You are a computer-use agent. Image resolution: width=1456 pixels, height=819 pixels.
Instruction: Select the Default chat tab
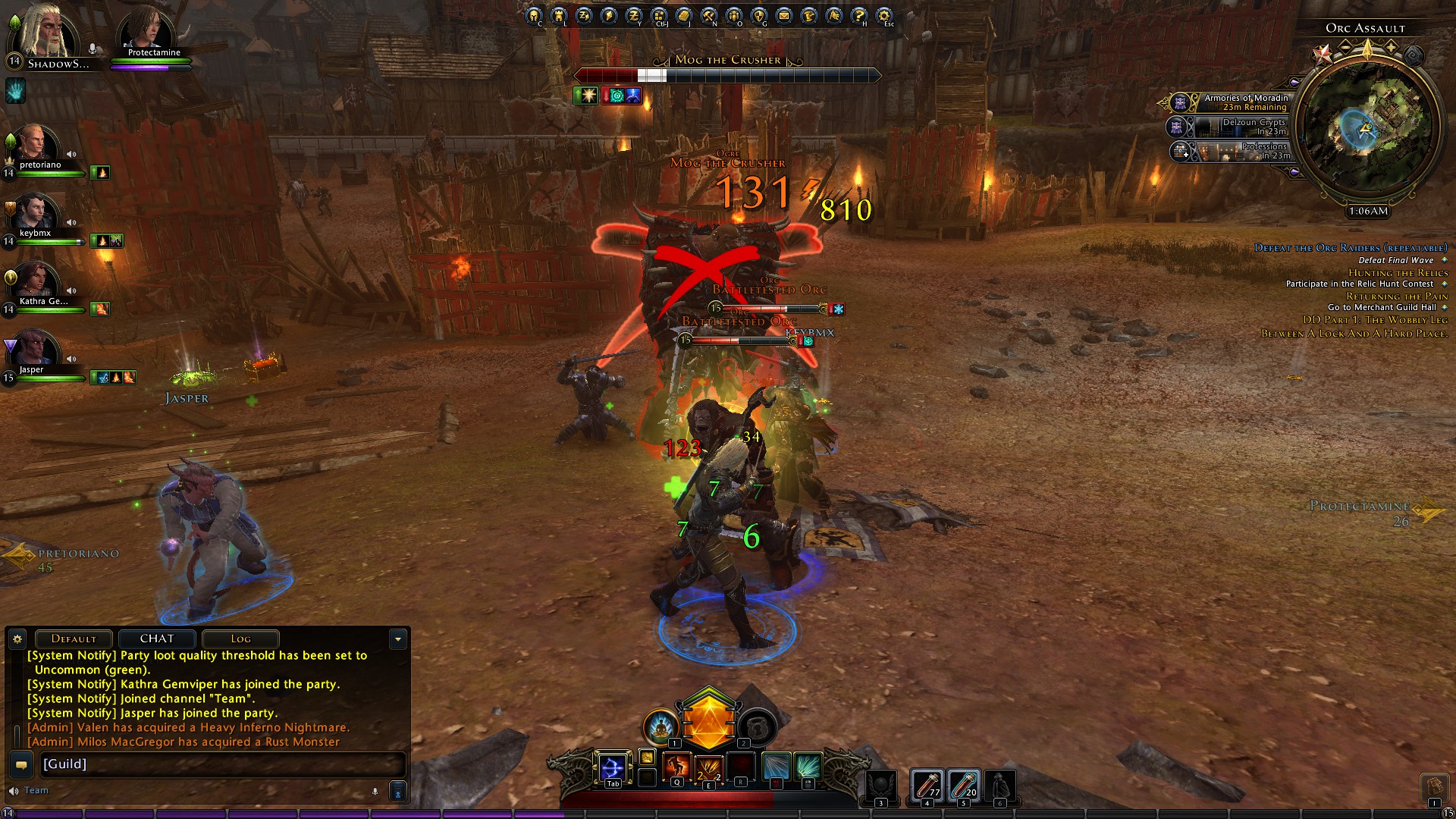(74, 639)
